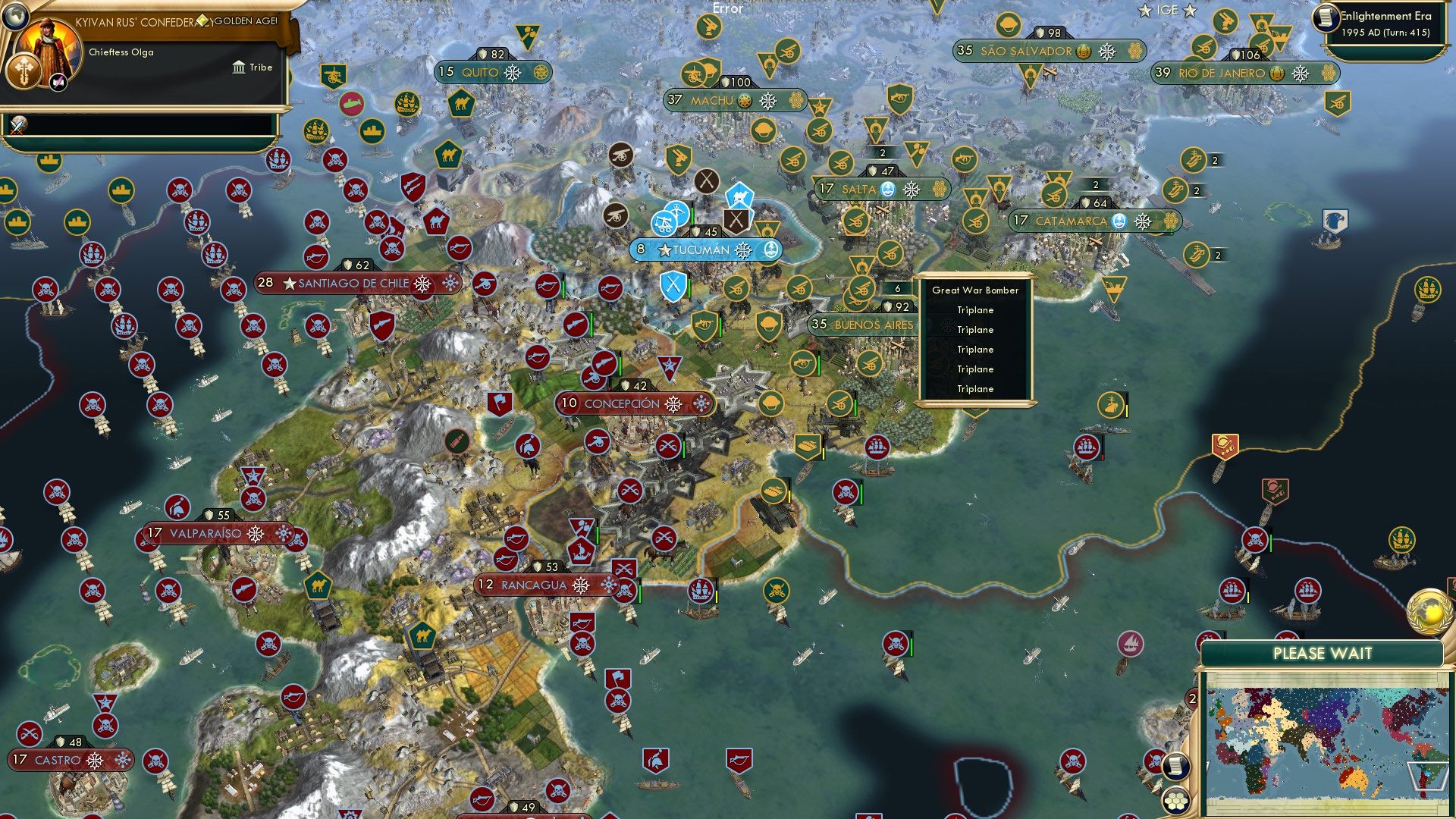Select the Great War Bomber in the unit list
This screenshot has height=819, width=1456.
(977, 290)
